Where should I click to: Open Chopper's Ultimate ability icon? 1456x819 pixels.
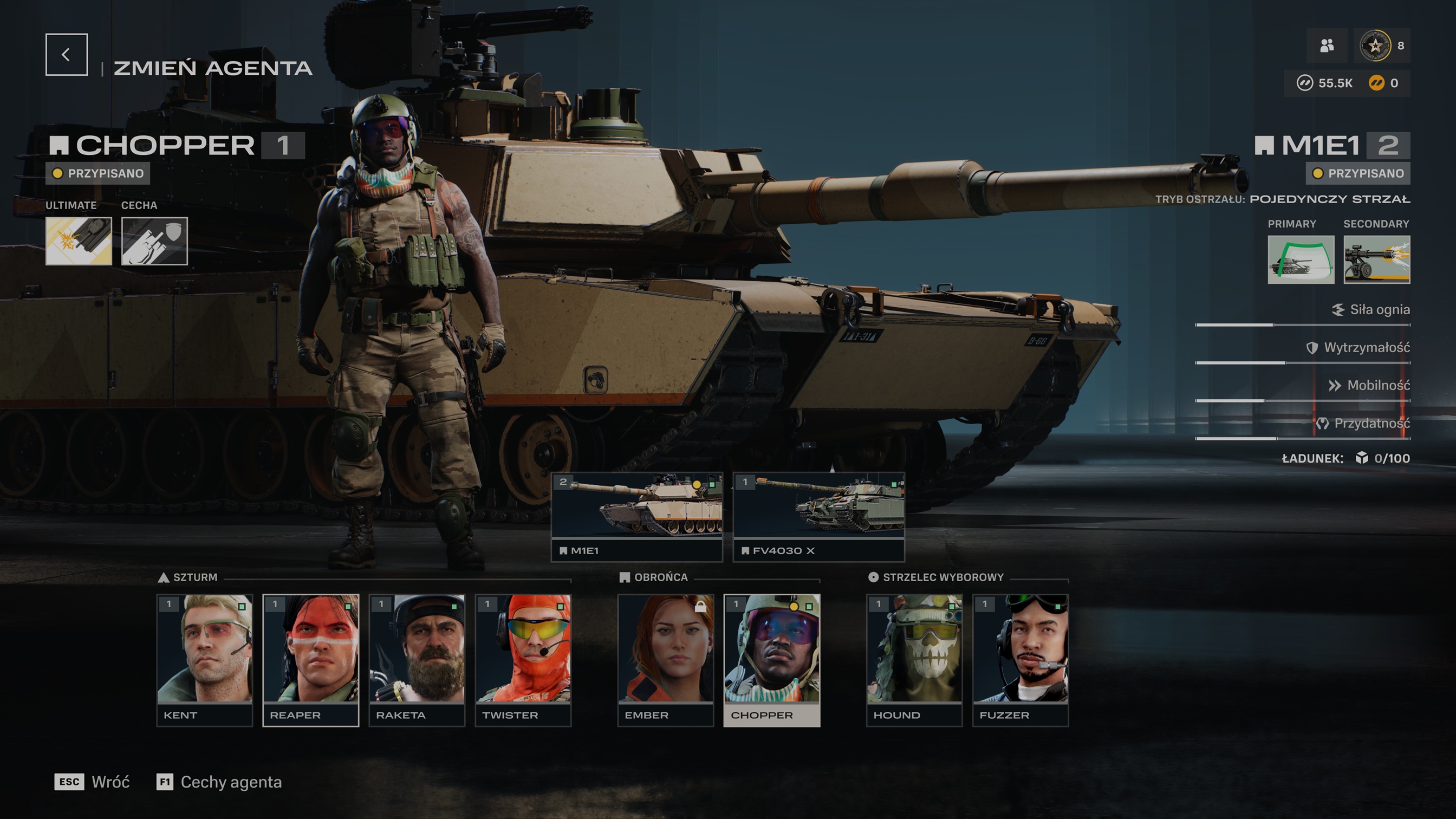pos(79,241)
